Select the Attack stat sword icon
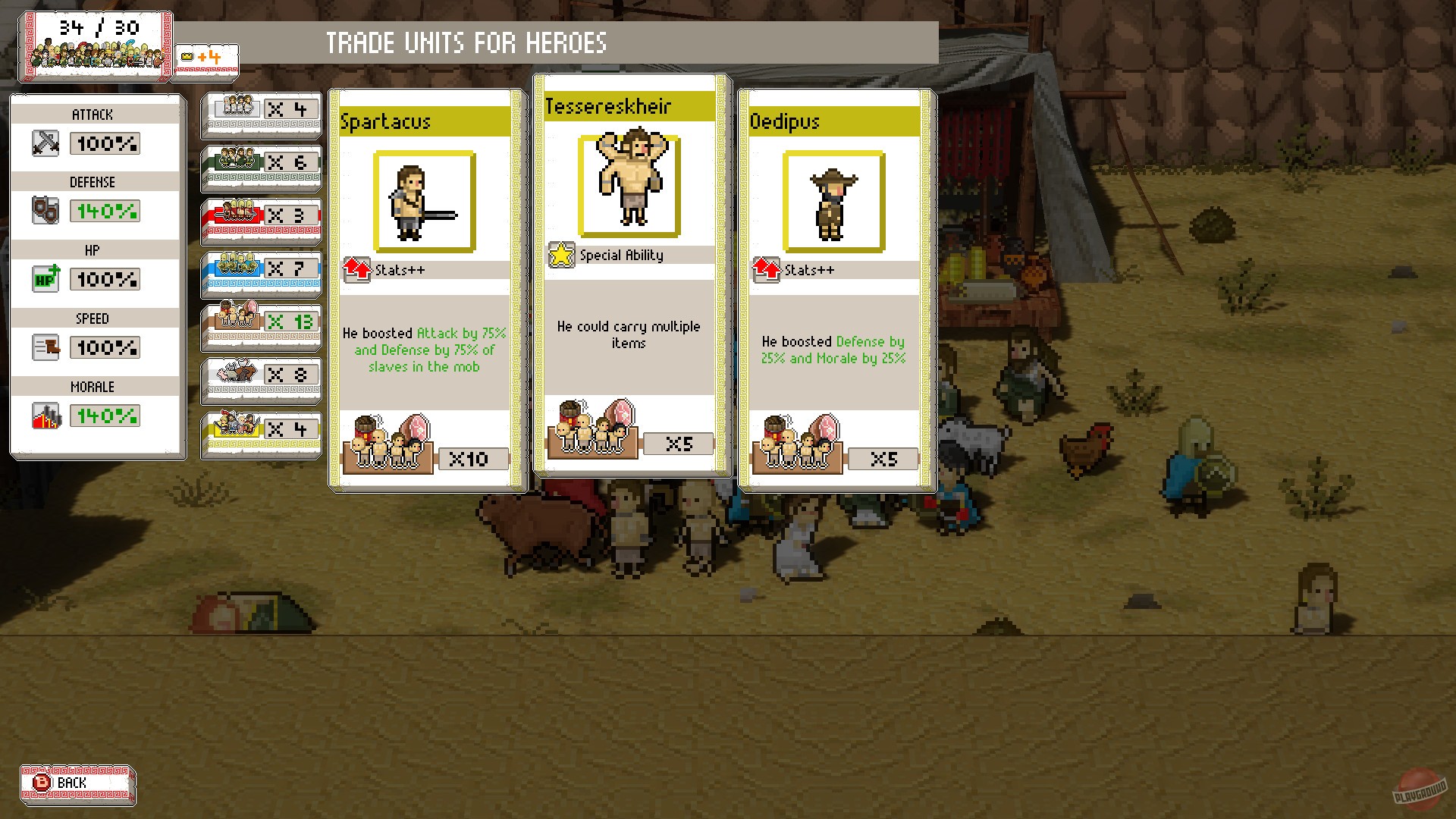 pyautogui.click(x=45, y=143)
